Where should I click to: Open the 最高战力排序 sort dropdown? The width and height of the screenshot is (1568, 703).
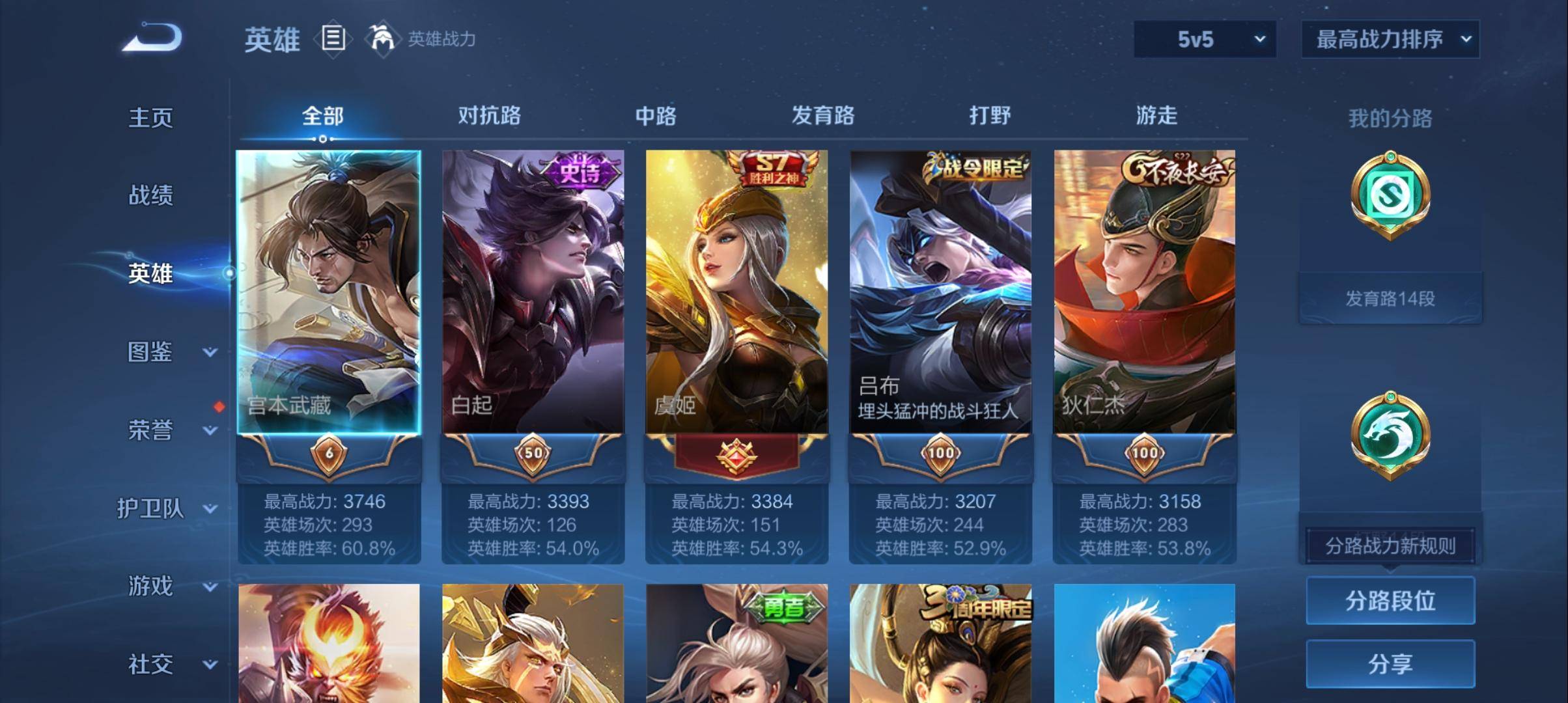coord(1389,39)
